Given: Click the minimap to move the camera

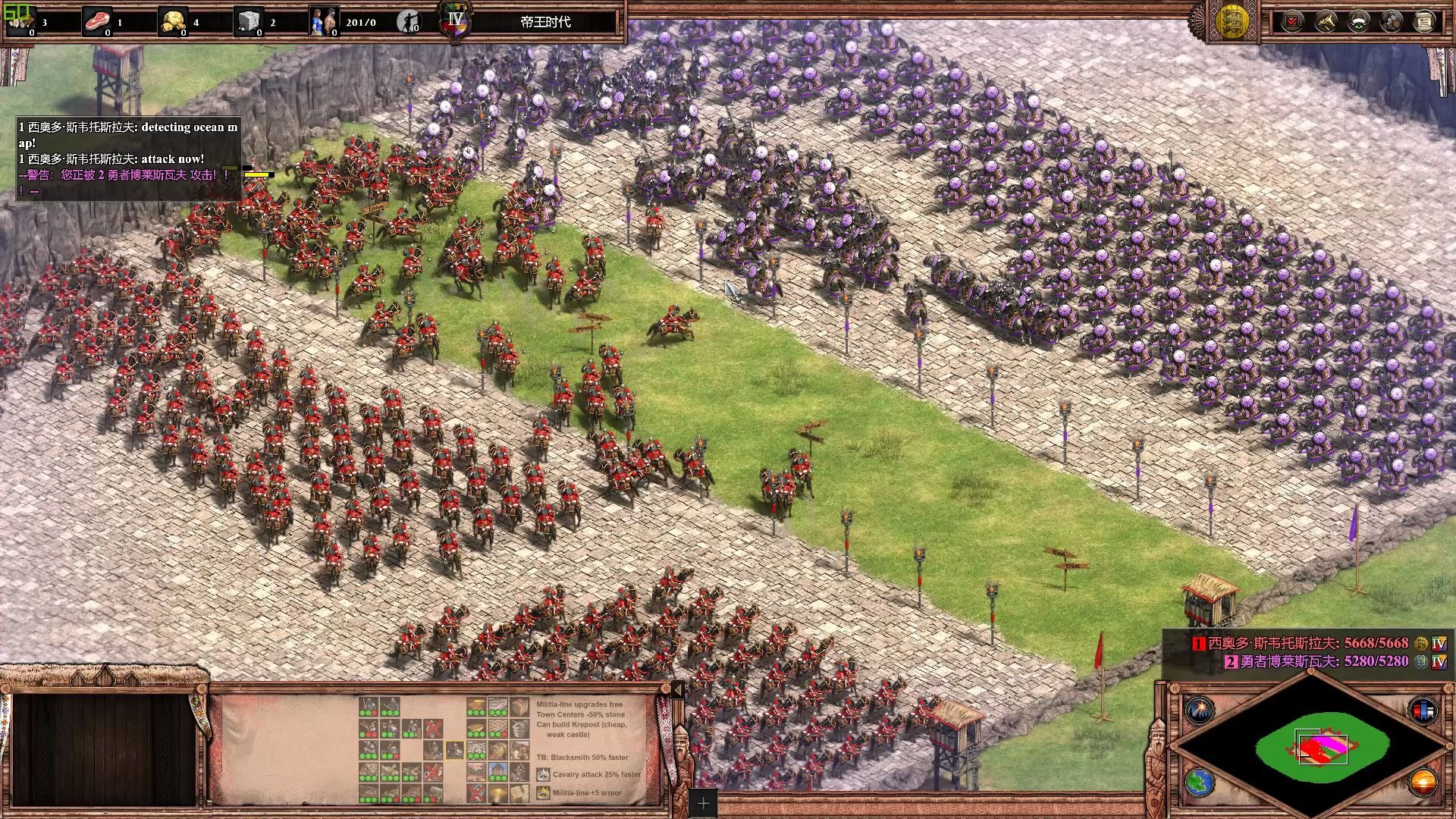Looking at the screenshot, I should pyautogui.click(x=1321, y=747).
